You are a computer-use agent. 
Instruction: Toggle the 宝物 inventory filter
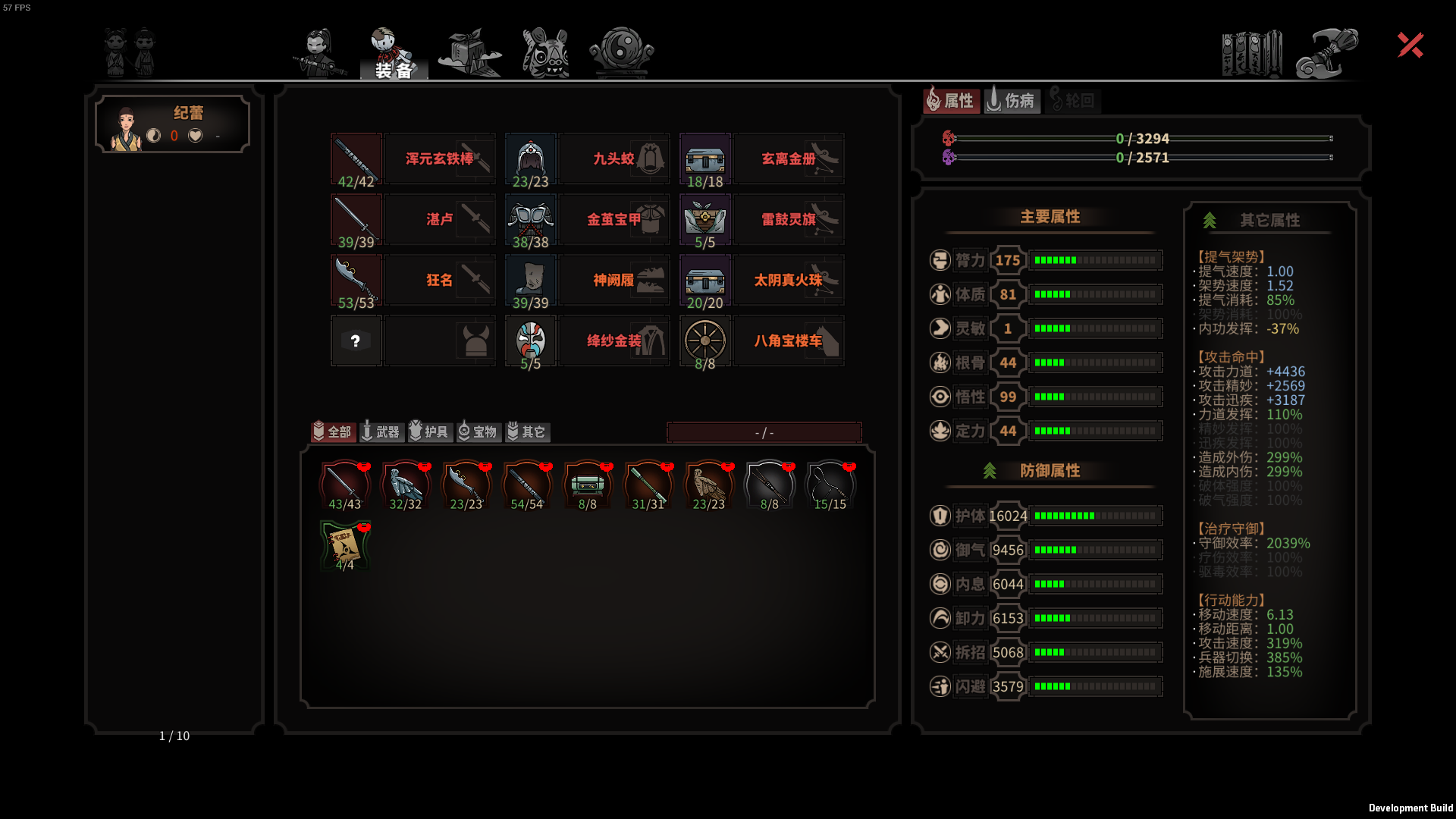click(479, 432)
